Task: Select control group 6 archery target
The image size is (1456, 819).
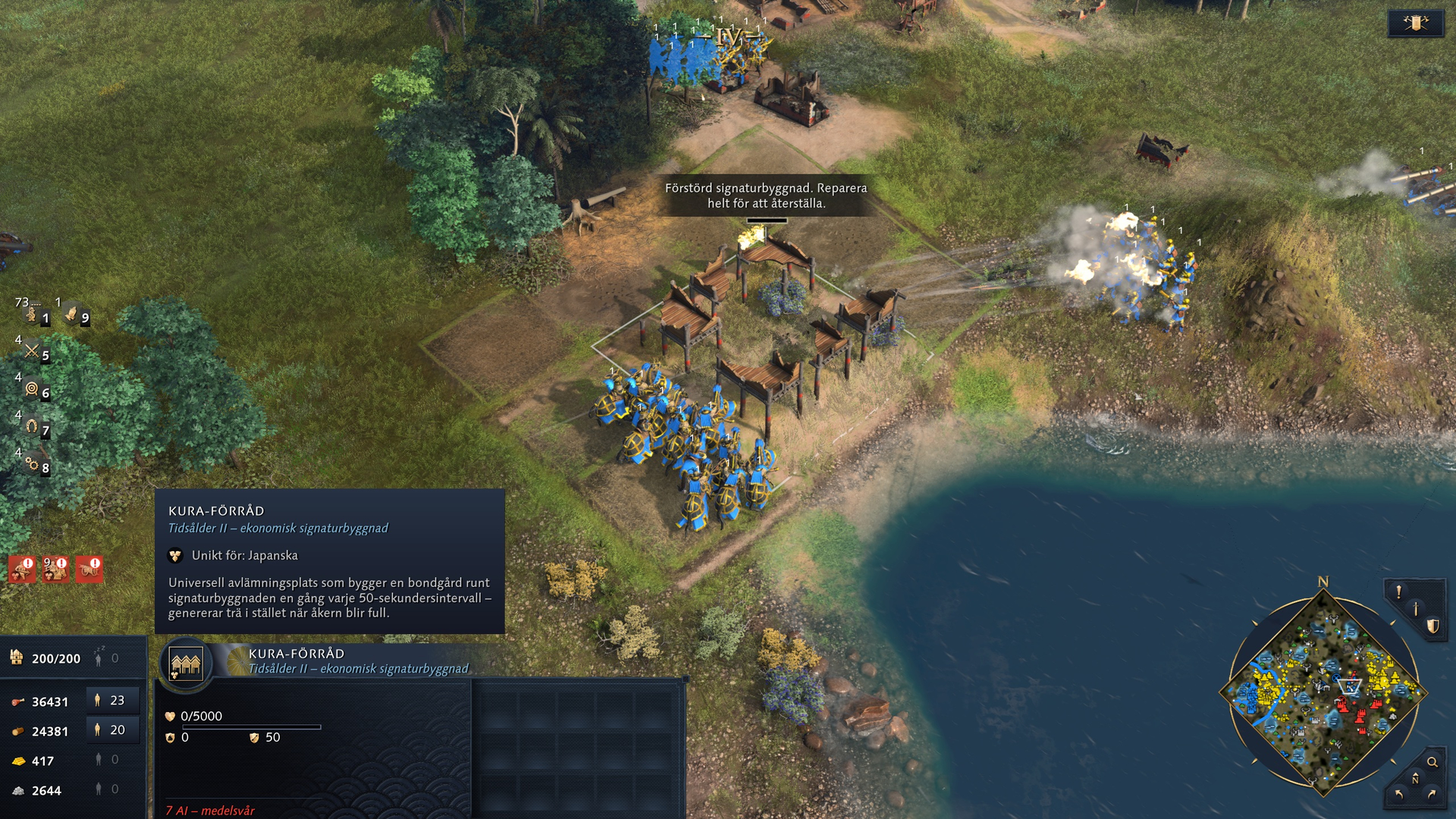Action: tap(33, 388)
